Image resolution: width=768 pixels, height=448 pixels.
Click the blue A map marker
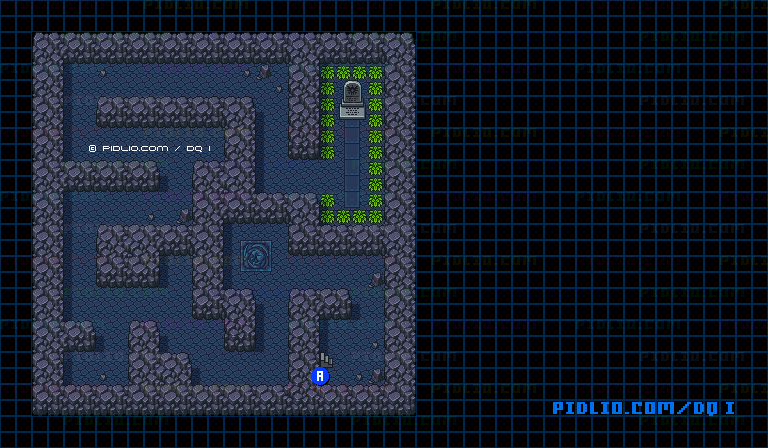320,376
